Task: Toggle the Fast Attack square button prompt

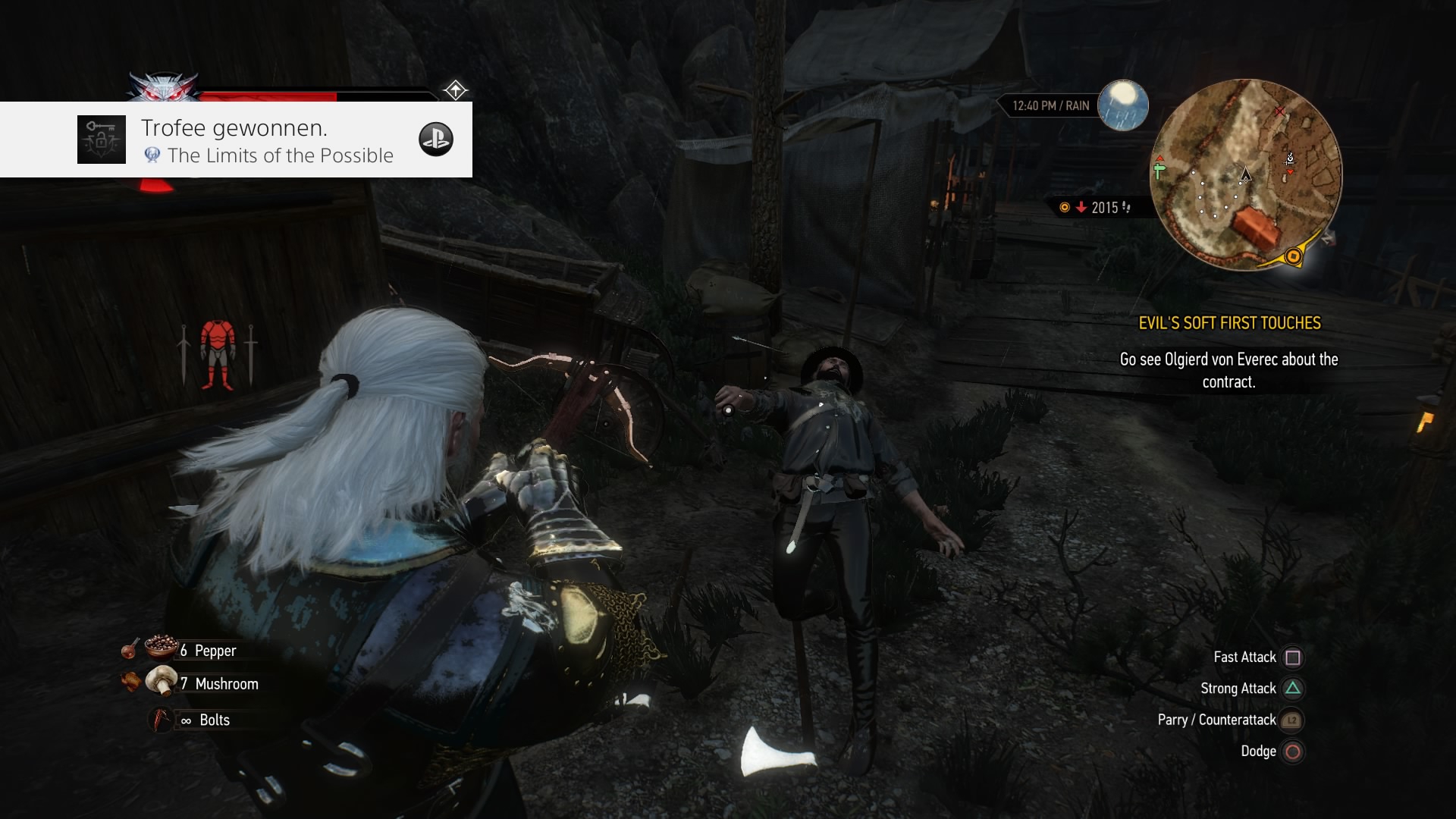Action: (x=1293, y=657)
